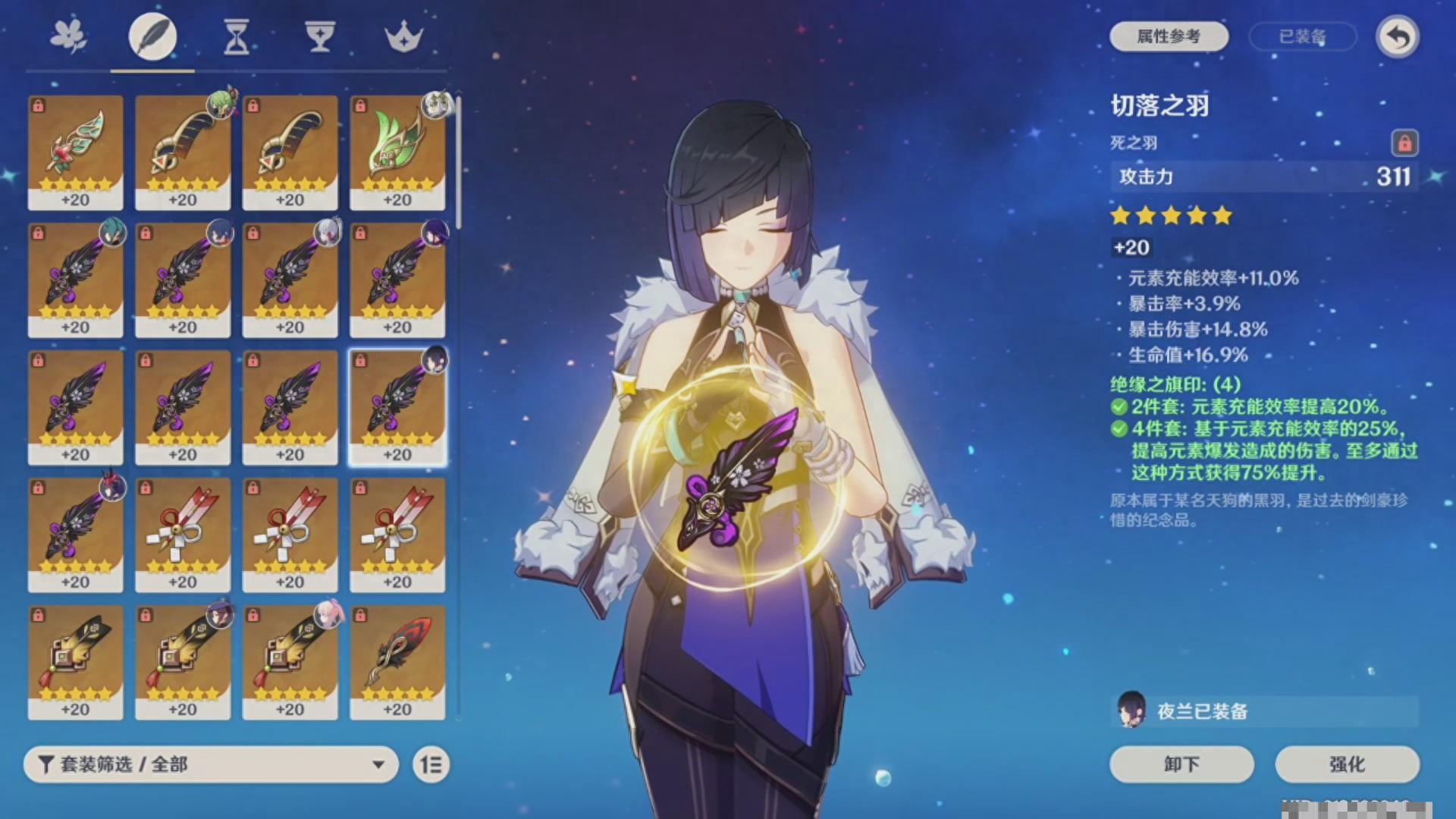Screen dimensions: 1456x819
Task: Select the green leaf feather artifact
Action: (397, 152)
